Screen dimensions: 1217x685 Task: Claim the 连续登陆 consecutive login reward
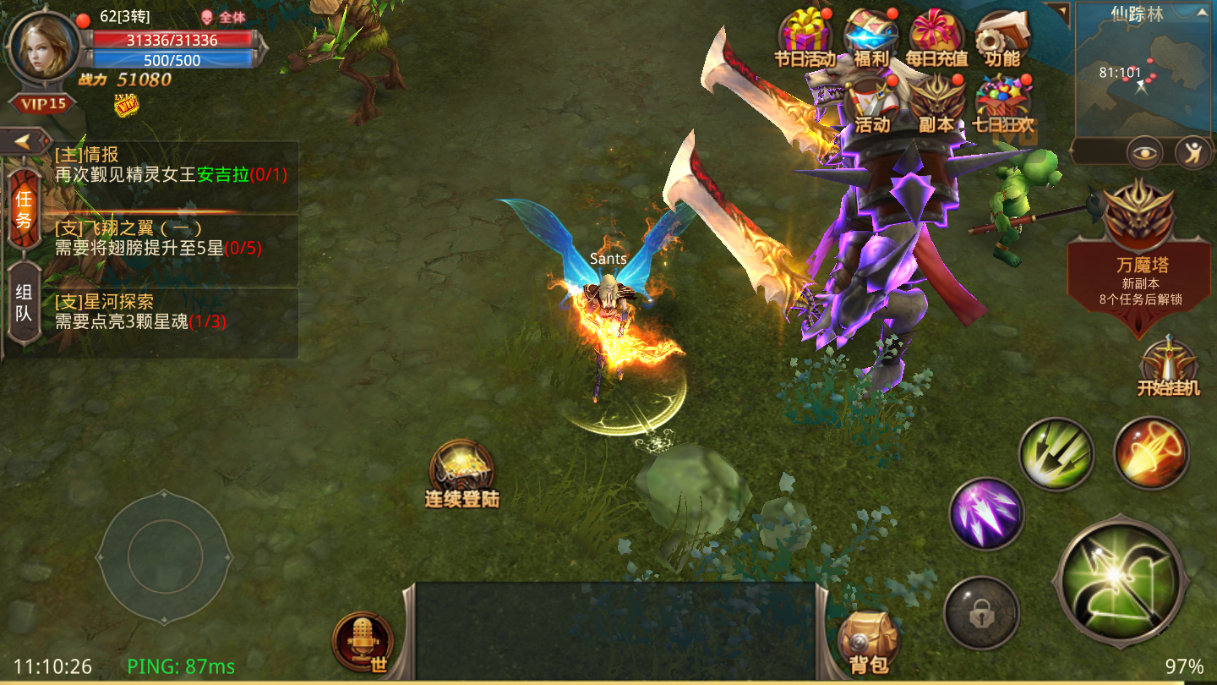461,471
